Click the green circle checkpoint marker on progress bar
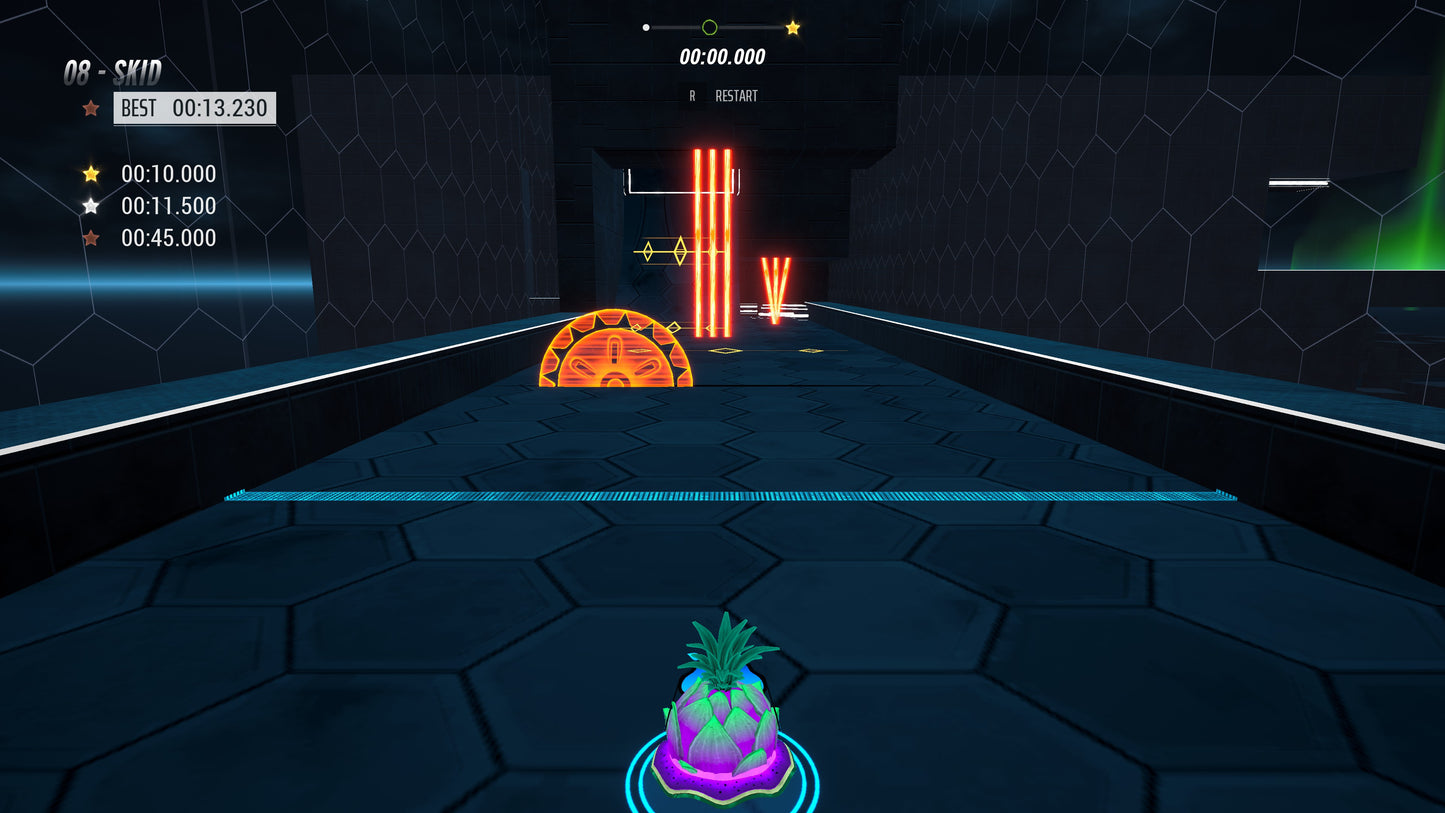Viewport: 1445px width, 813px height. (709, 27)
